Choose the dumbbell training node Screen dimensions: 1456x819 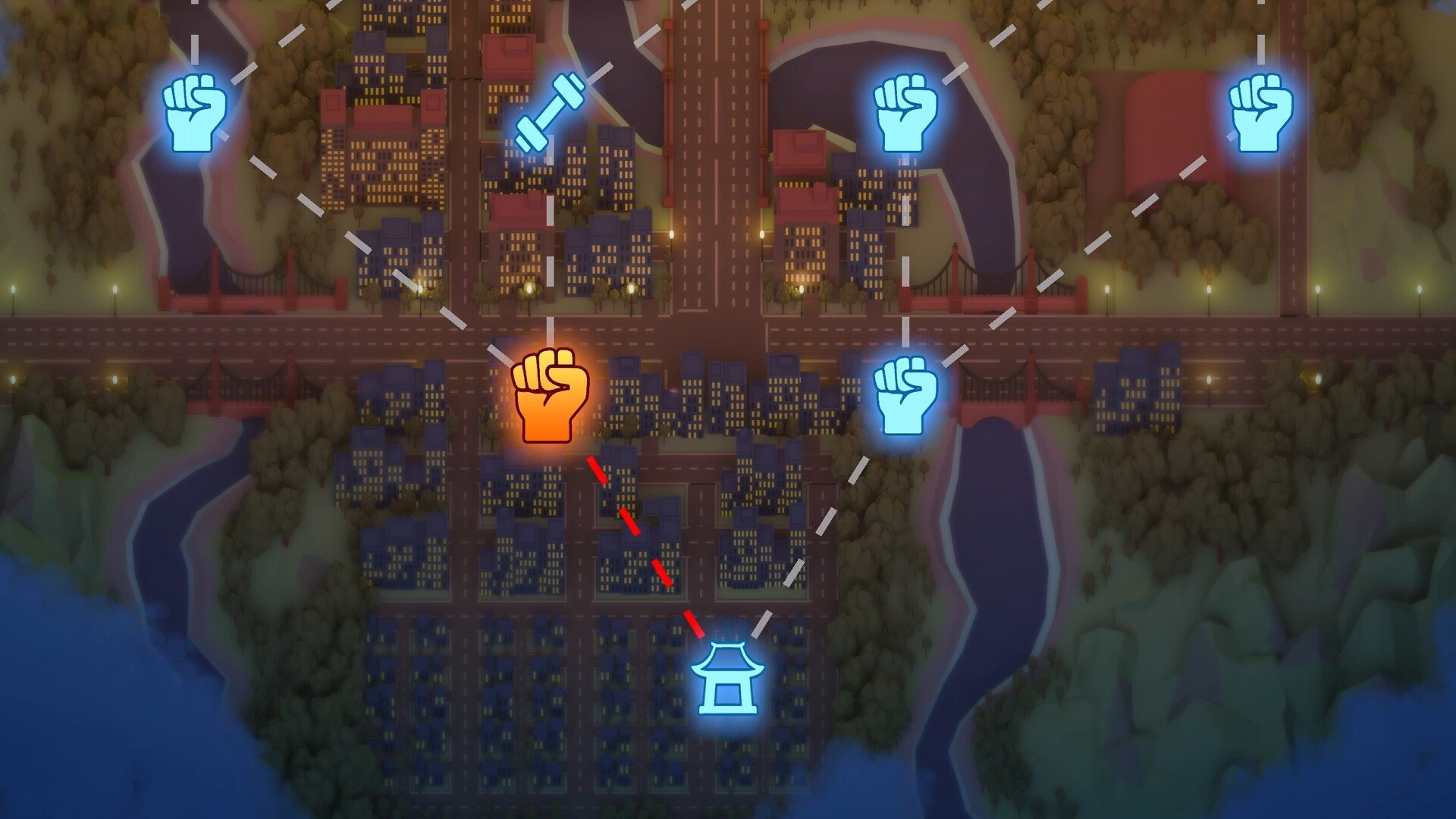[x=550, y=112]
